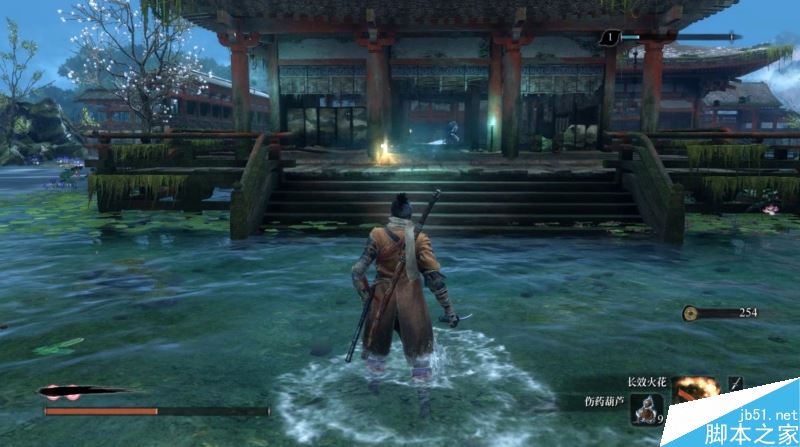Image resolution: width=800 pixels, height=447 pixels.
Task: Click the small sword combat art icon
Action: click(736, 383)
